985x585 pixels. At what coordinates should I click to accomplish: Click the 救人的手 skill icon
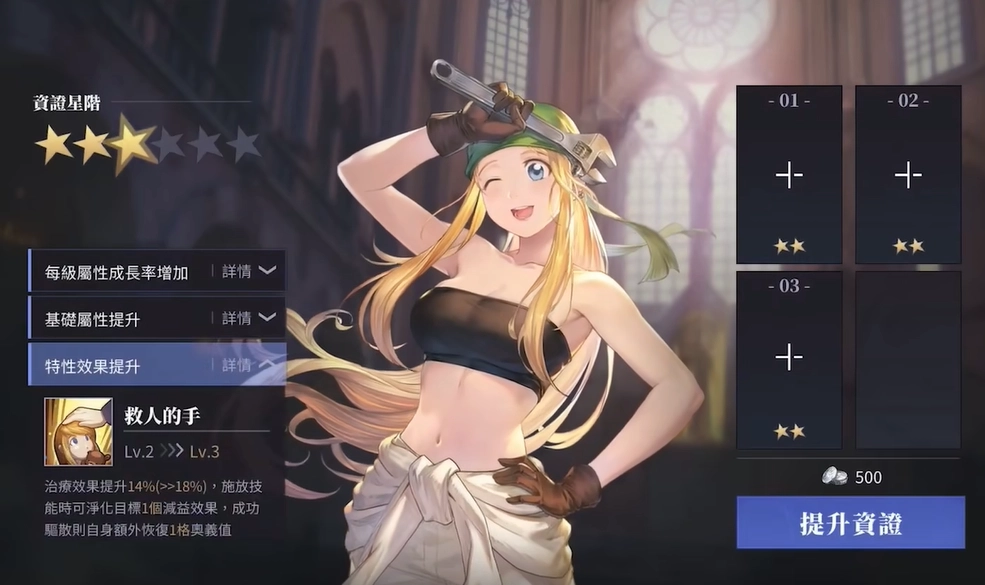pyautogui.click(x=78, y=432)
